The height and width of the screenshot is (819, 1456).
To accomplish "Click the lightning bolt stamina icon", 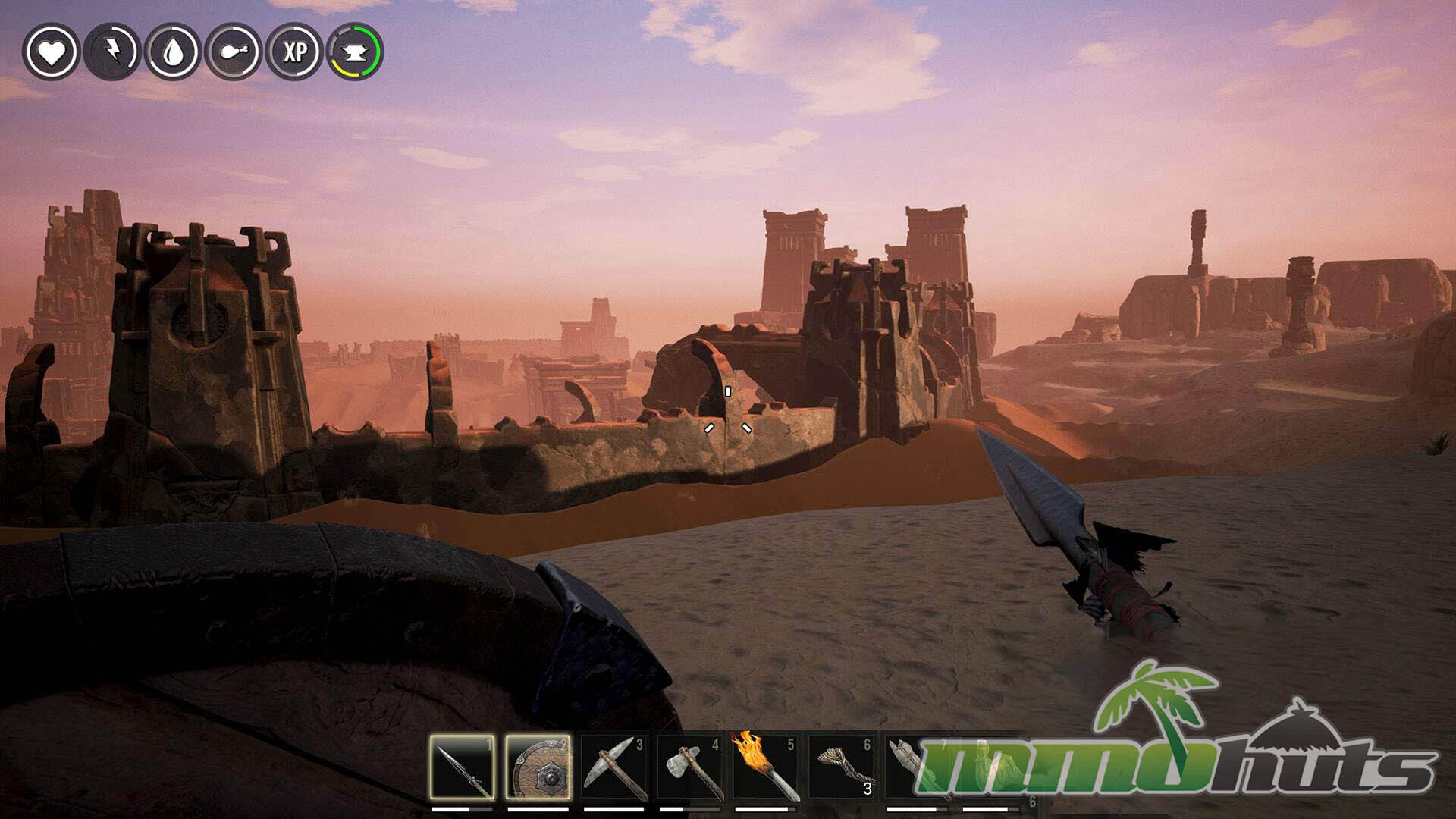I will point(112,52).
